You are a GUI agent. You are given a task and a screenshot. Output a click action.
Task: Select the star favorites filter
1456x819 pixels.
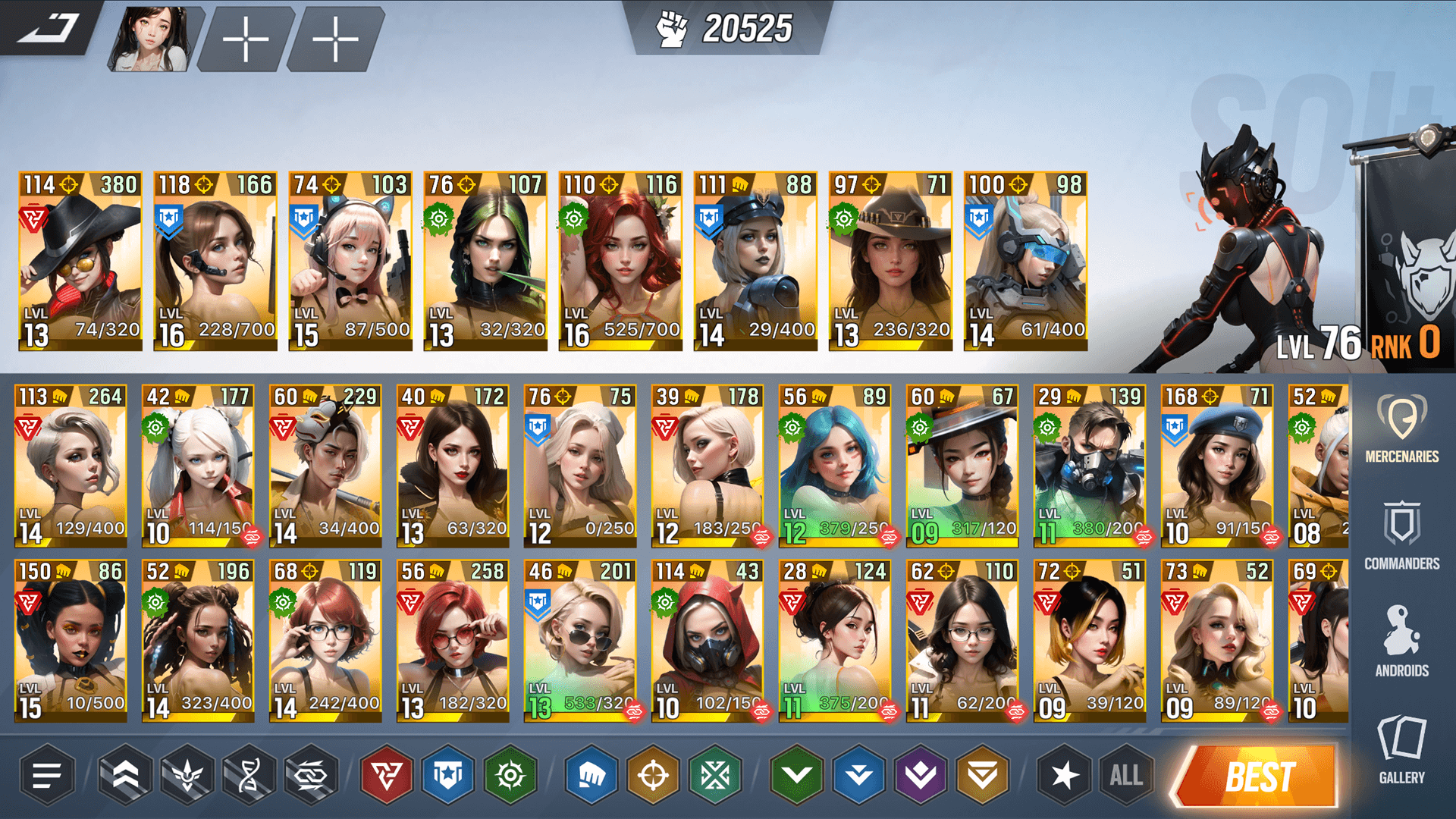(x=1064, y=775)
